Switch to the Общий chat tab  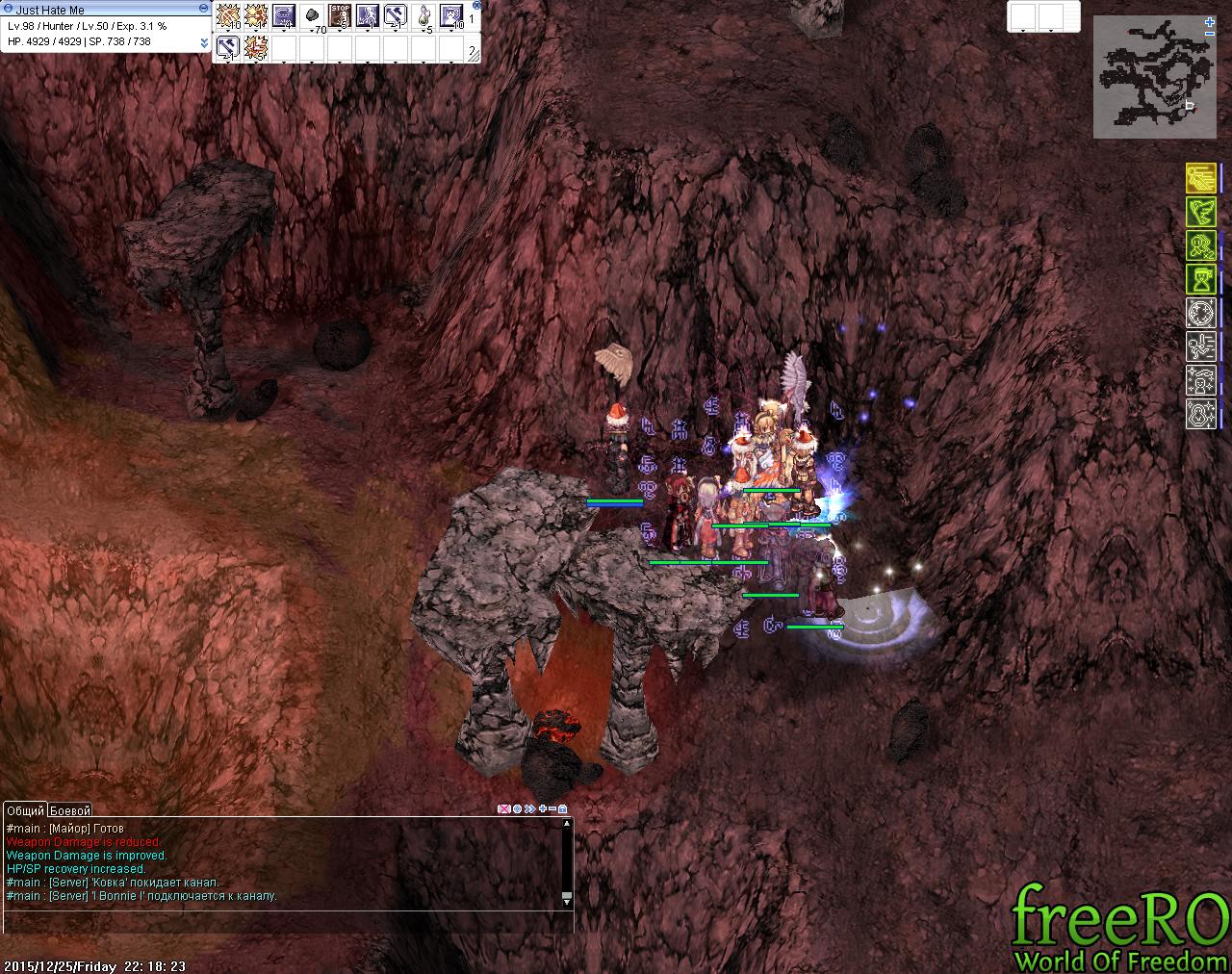click(26, 810)
